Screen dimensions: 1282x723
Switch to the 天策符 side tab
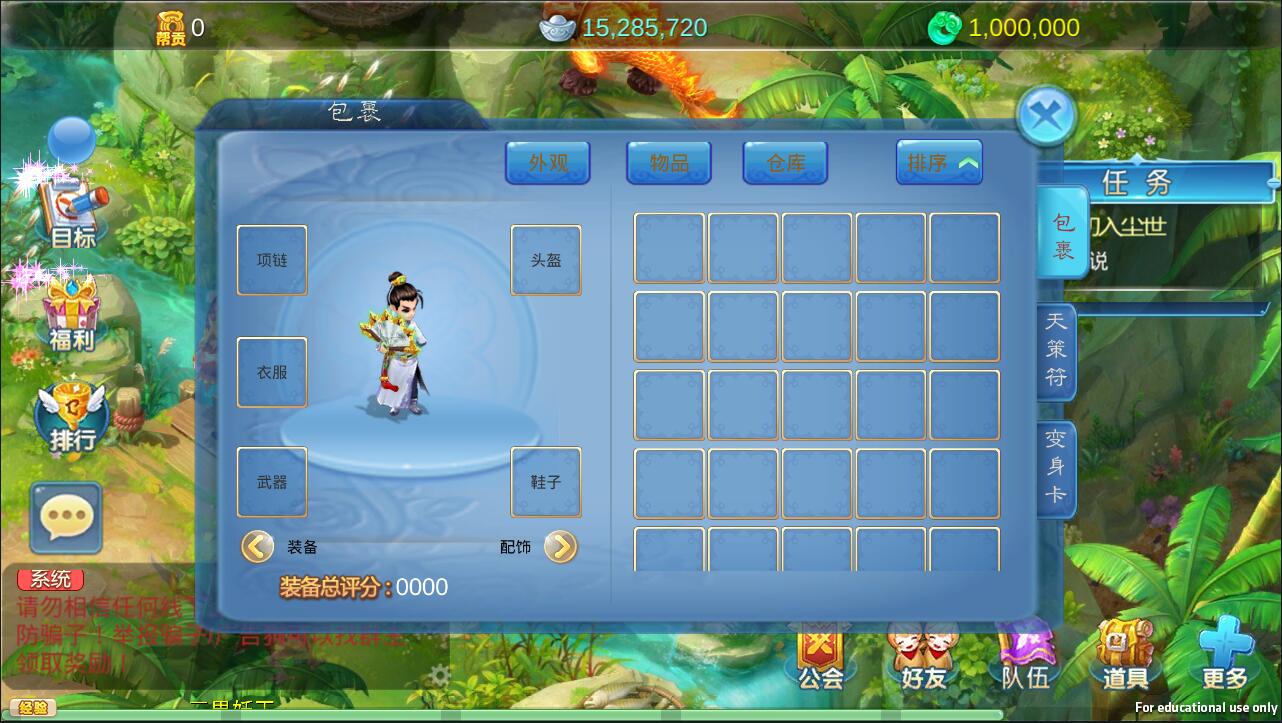1056,350
